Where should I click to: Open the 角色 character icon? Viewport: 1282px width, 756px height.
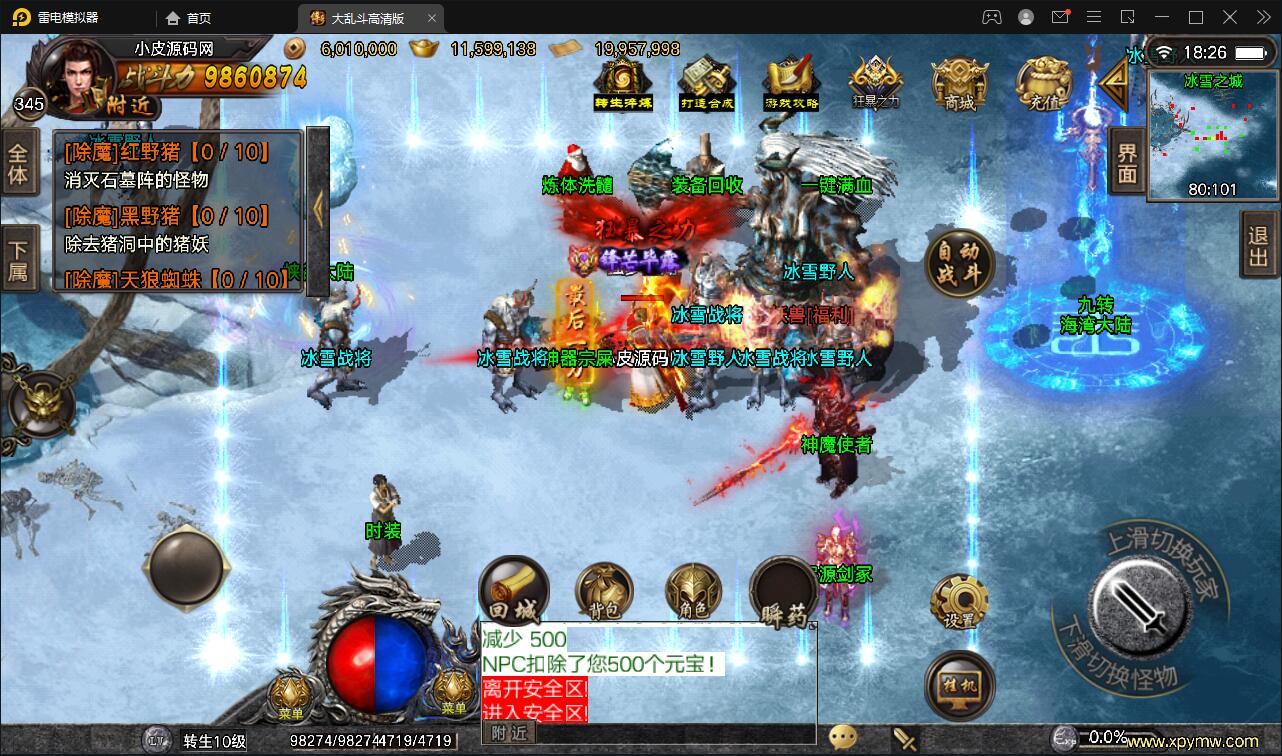pos(694,592)
